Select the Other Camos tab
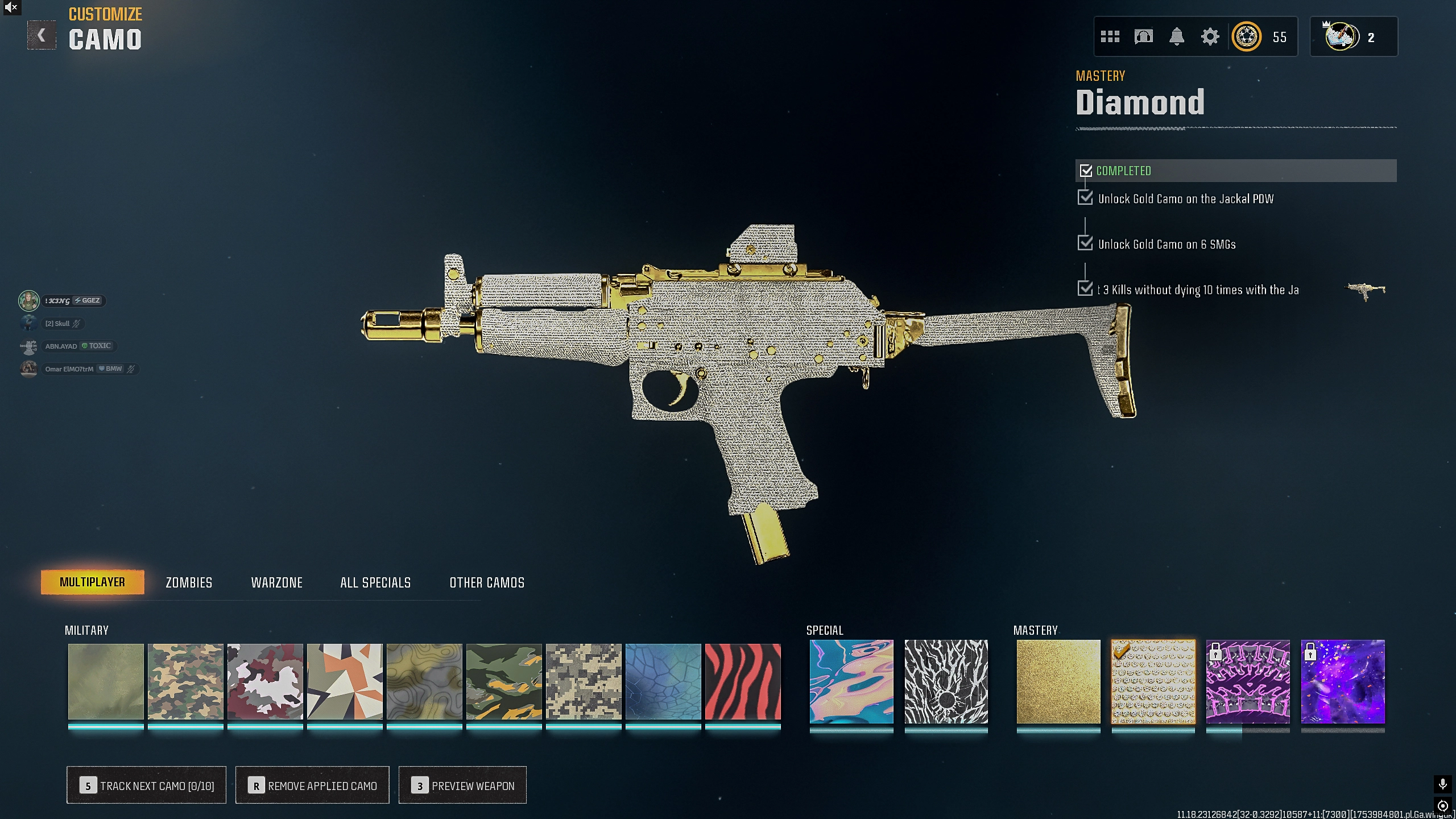This screenshot has height=819, width=1456. [487, 582]
